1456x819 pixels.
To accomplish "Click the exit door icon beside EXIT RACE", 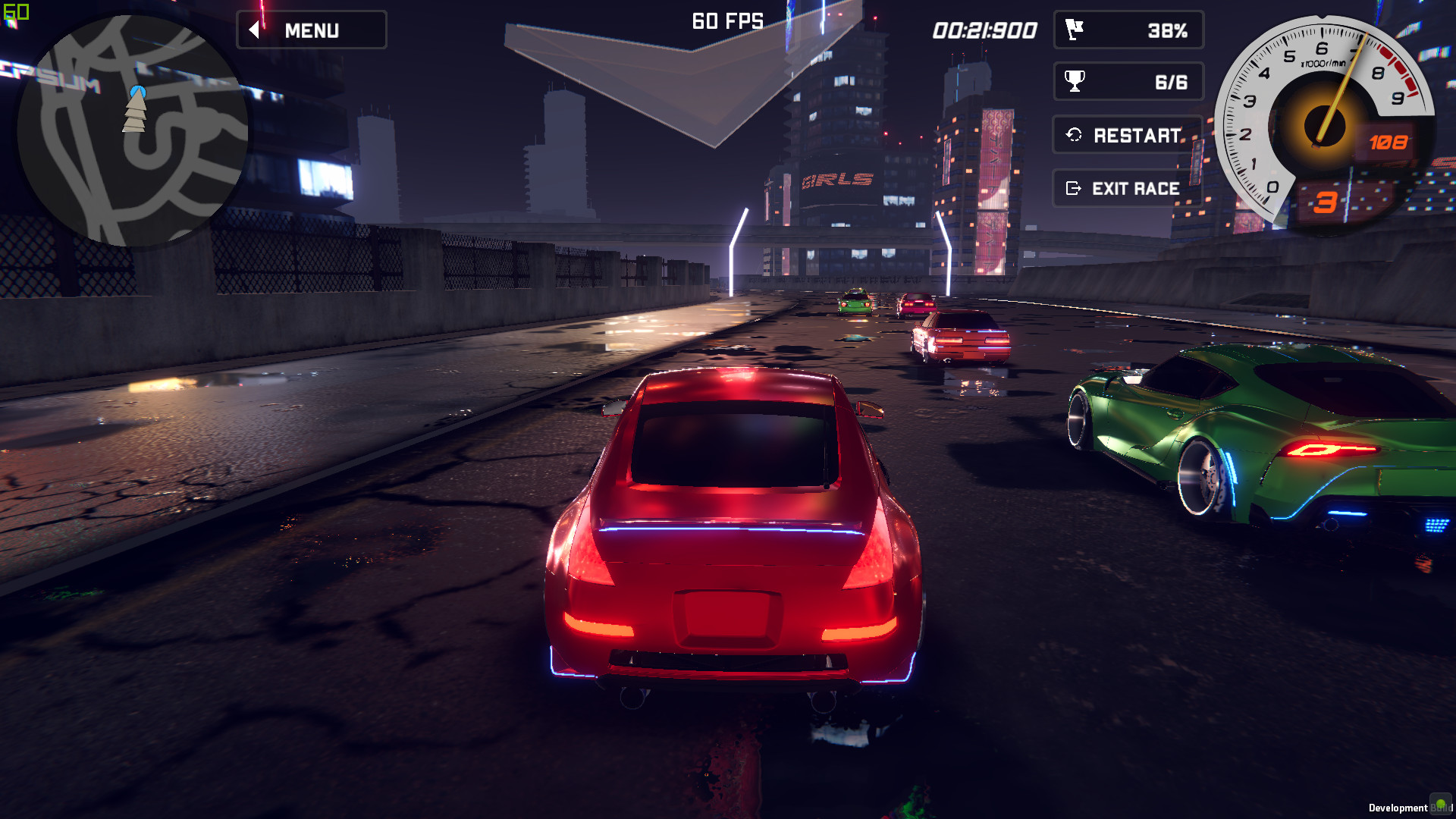I will coord(1074,188).
